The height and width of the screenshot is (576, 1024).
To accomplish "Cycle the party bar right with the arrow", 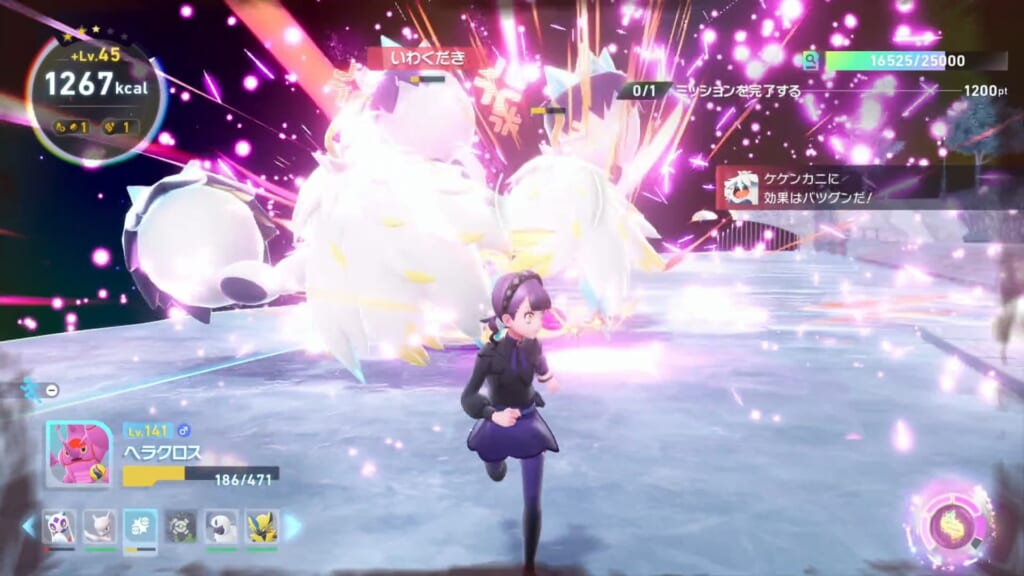I will [293, 526].
